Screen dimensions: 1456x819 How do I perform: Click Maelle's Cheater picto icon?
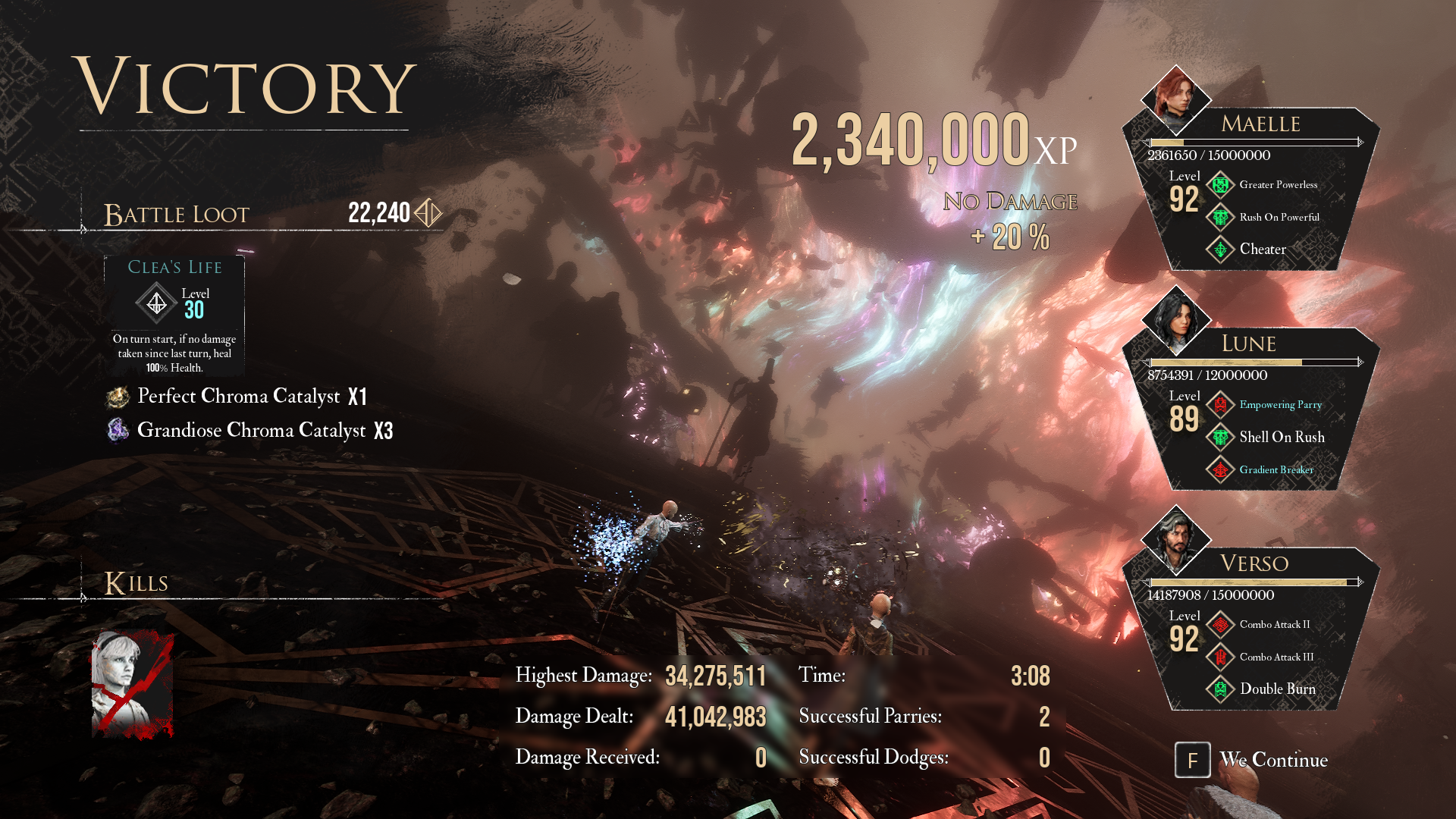pyautogui.click(x=1220, y=249)
